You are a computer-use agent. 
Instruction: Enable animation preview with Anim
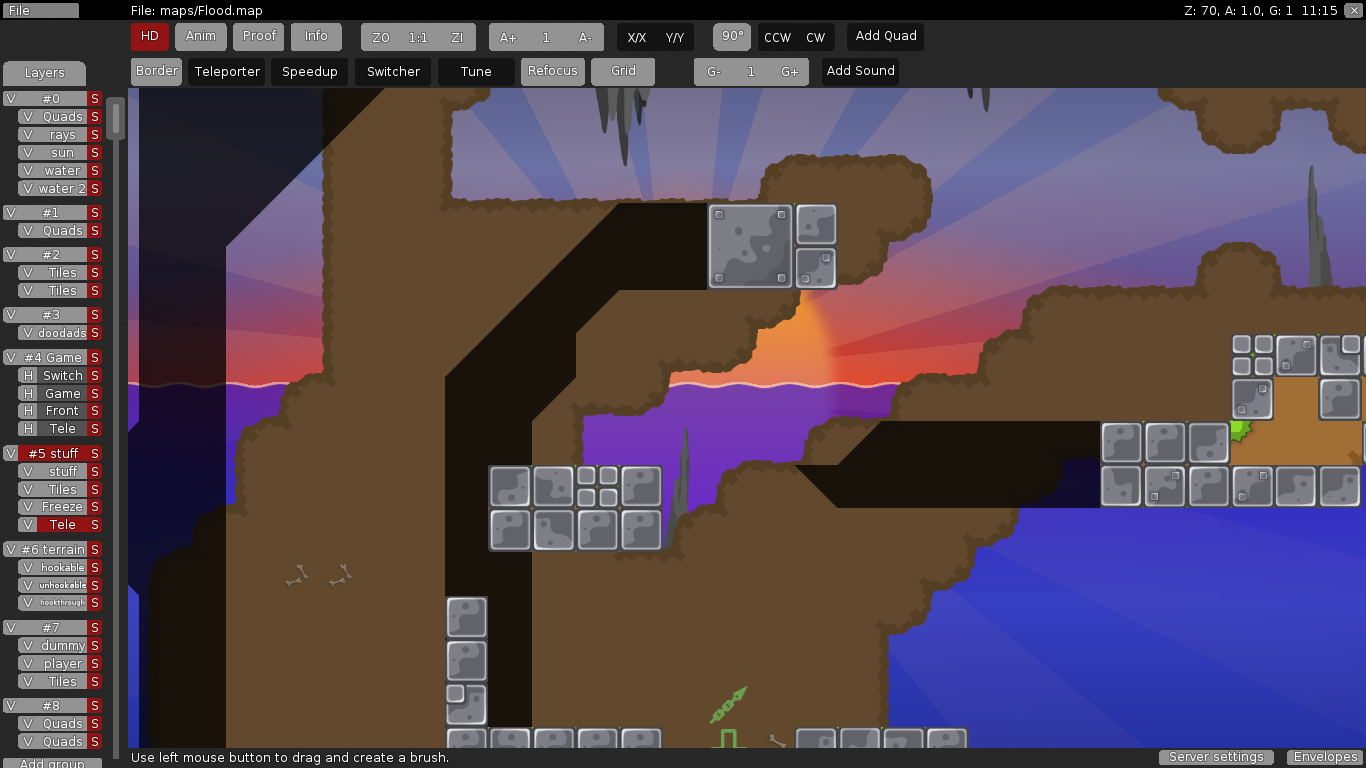tap(200, 36)
